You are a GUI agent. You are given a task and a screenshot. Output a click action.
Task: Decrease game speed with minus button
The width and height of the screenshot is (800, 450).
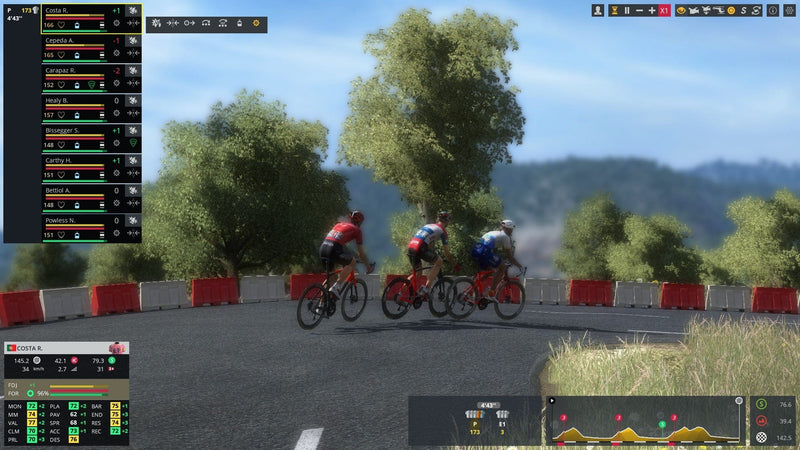tap(640, 10)
